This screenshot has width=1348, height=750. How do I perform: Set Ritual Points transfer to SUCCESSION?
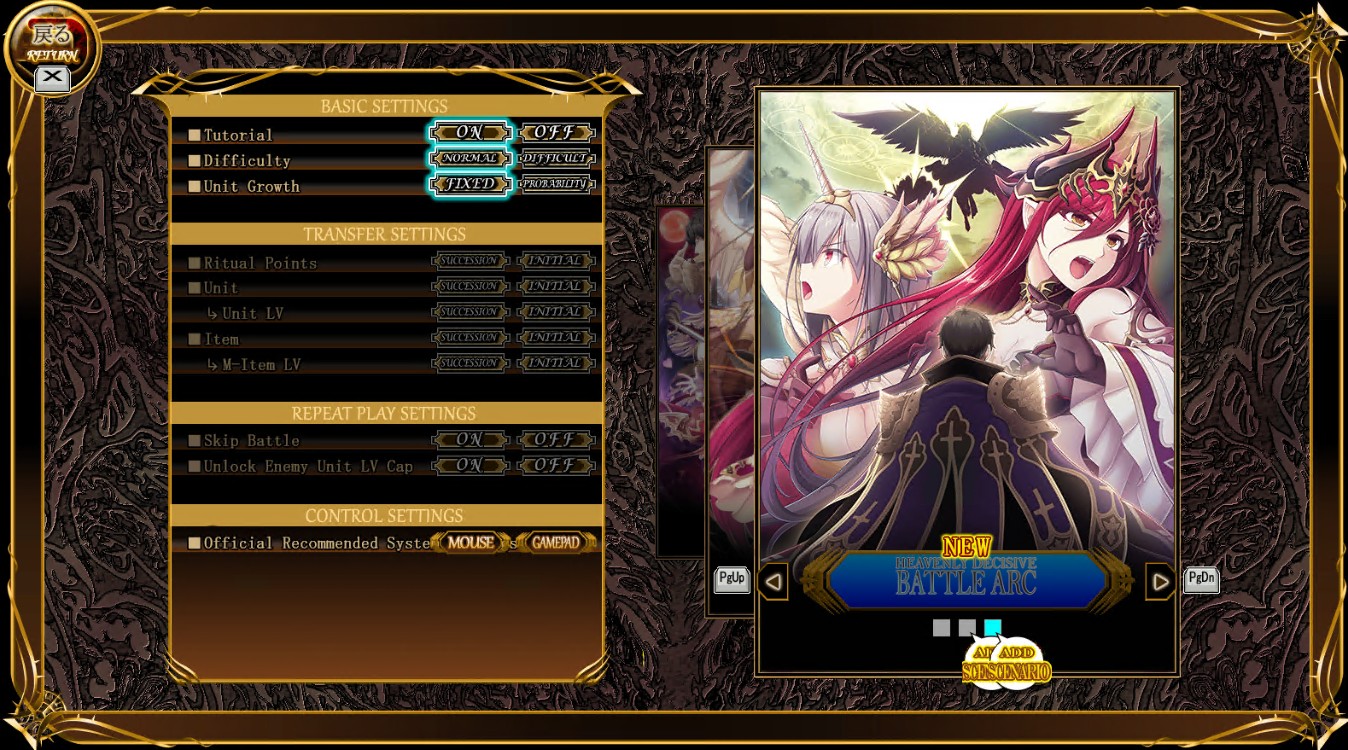(x=468, y=261)
